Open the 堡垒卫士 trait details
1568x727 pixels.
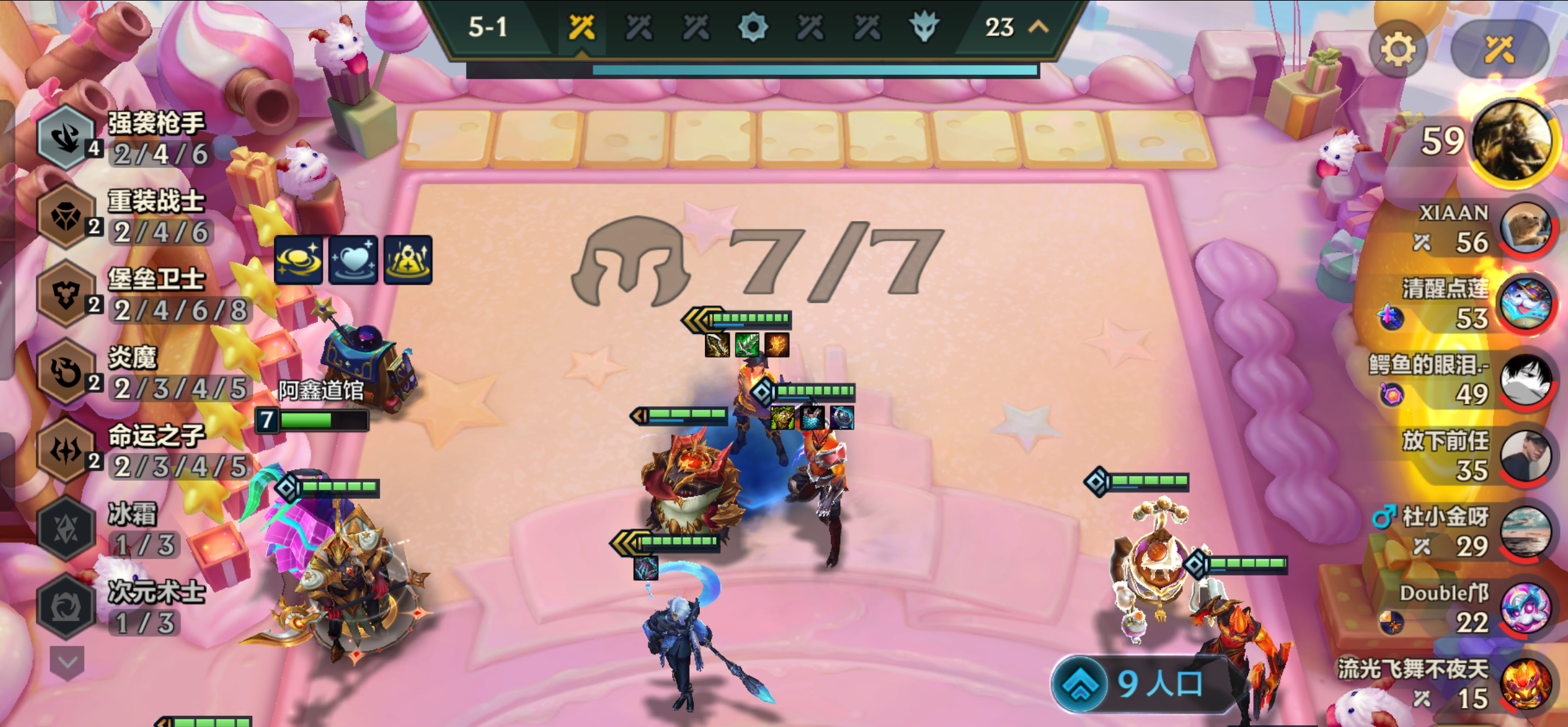click(123, 294)
